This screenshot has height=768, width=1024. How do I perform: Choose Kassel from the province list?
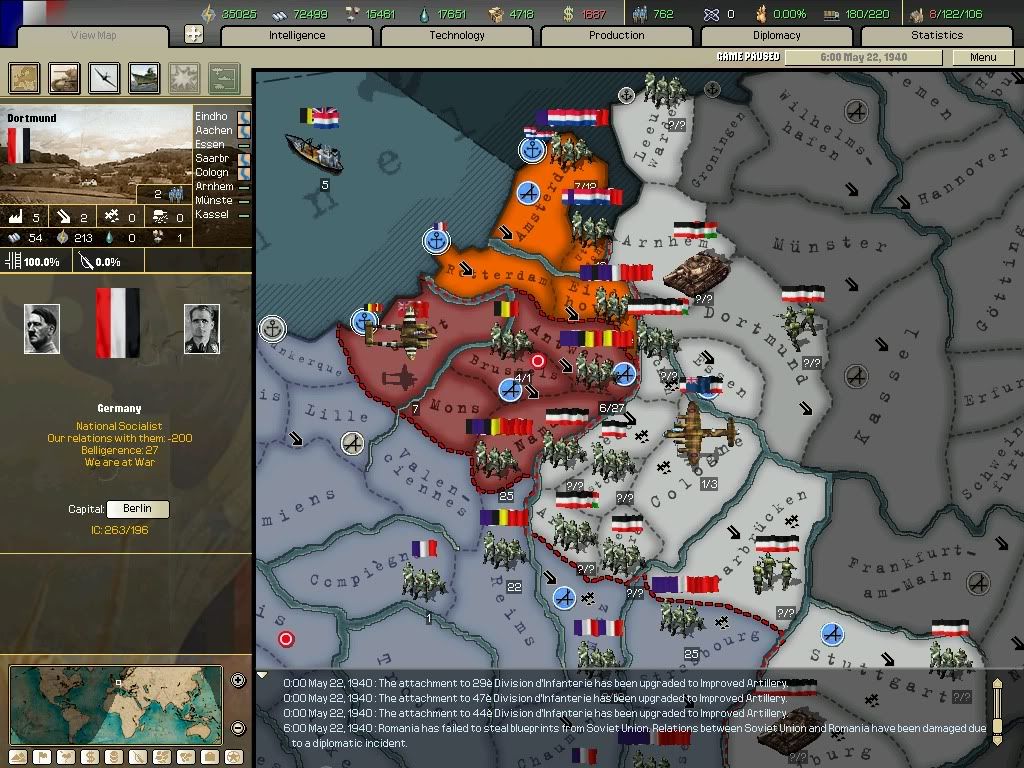click(212, 214)
